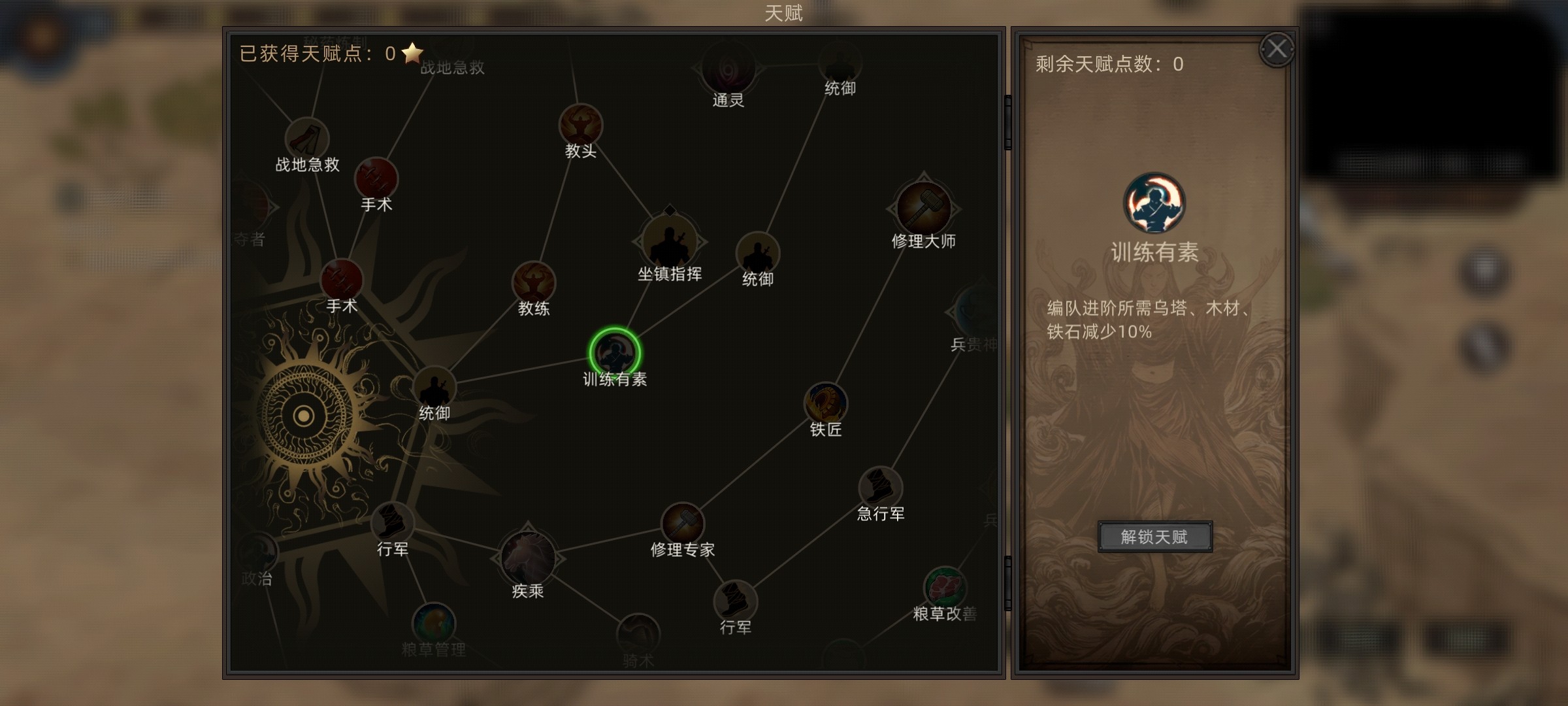Select the 修理大师 hammer talent
Viewport: 1568px width, 706px height.
[x=923, y=209]
